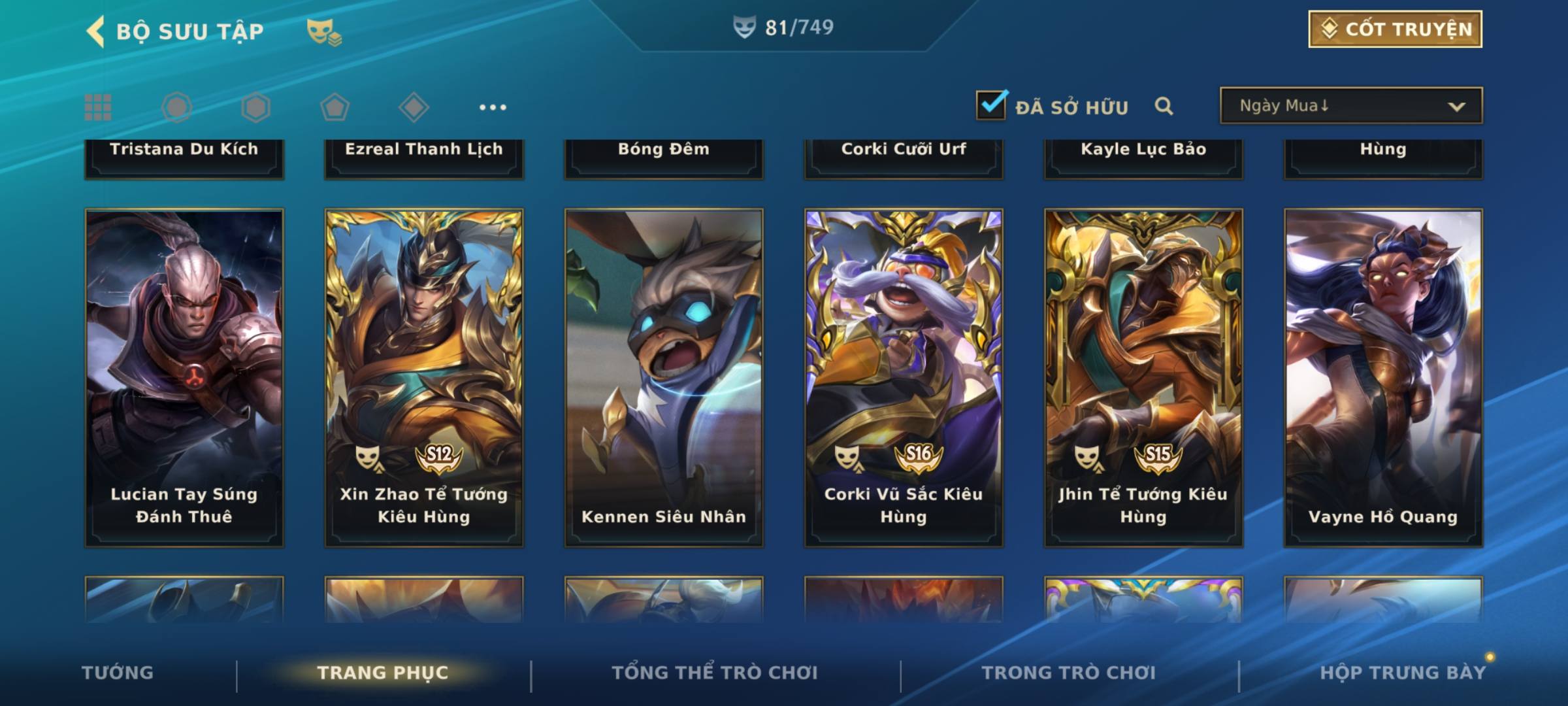Open the Cốt Truyện button
The width and height of the screenshot is (1568, 706).
coord(1394,29)
